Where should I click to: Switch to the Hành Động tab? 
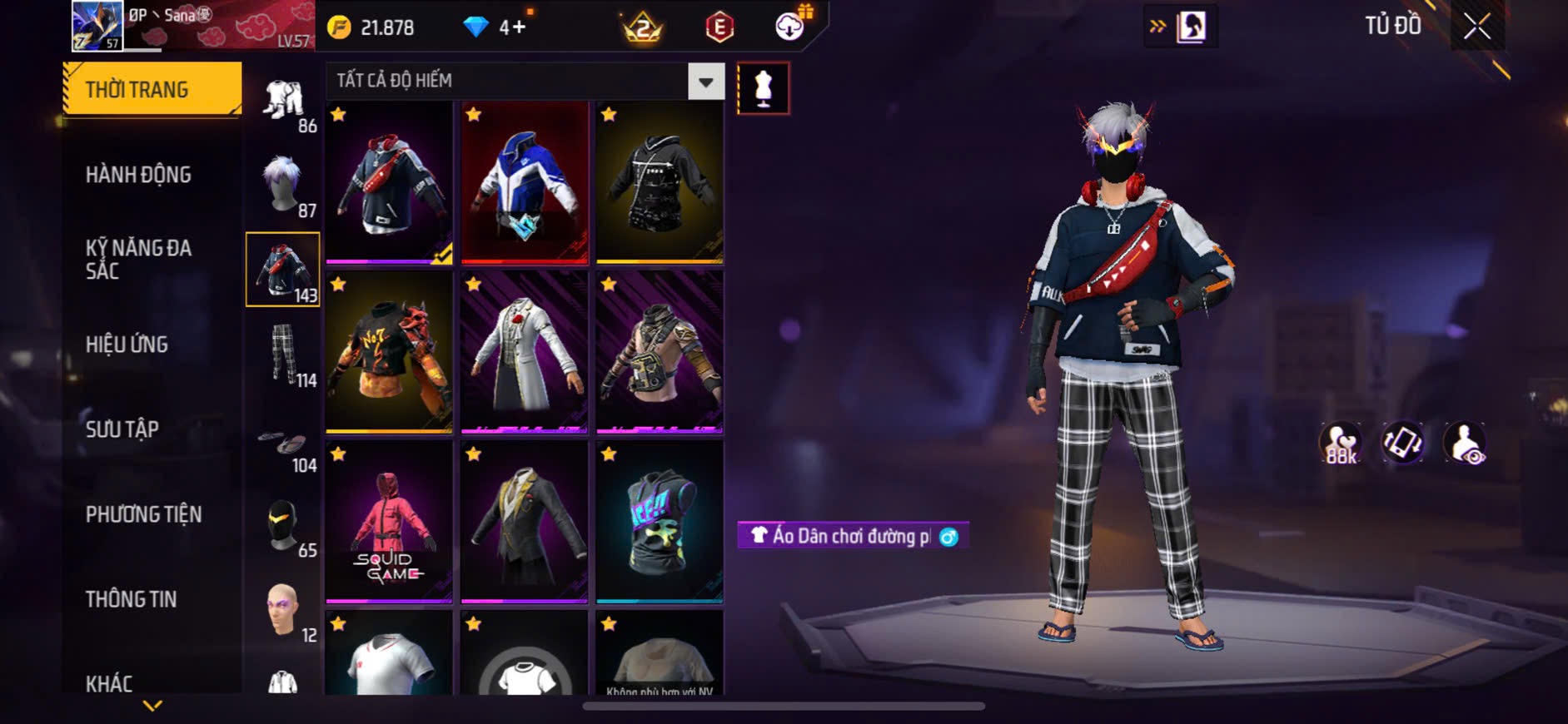click(138, 175)
